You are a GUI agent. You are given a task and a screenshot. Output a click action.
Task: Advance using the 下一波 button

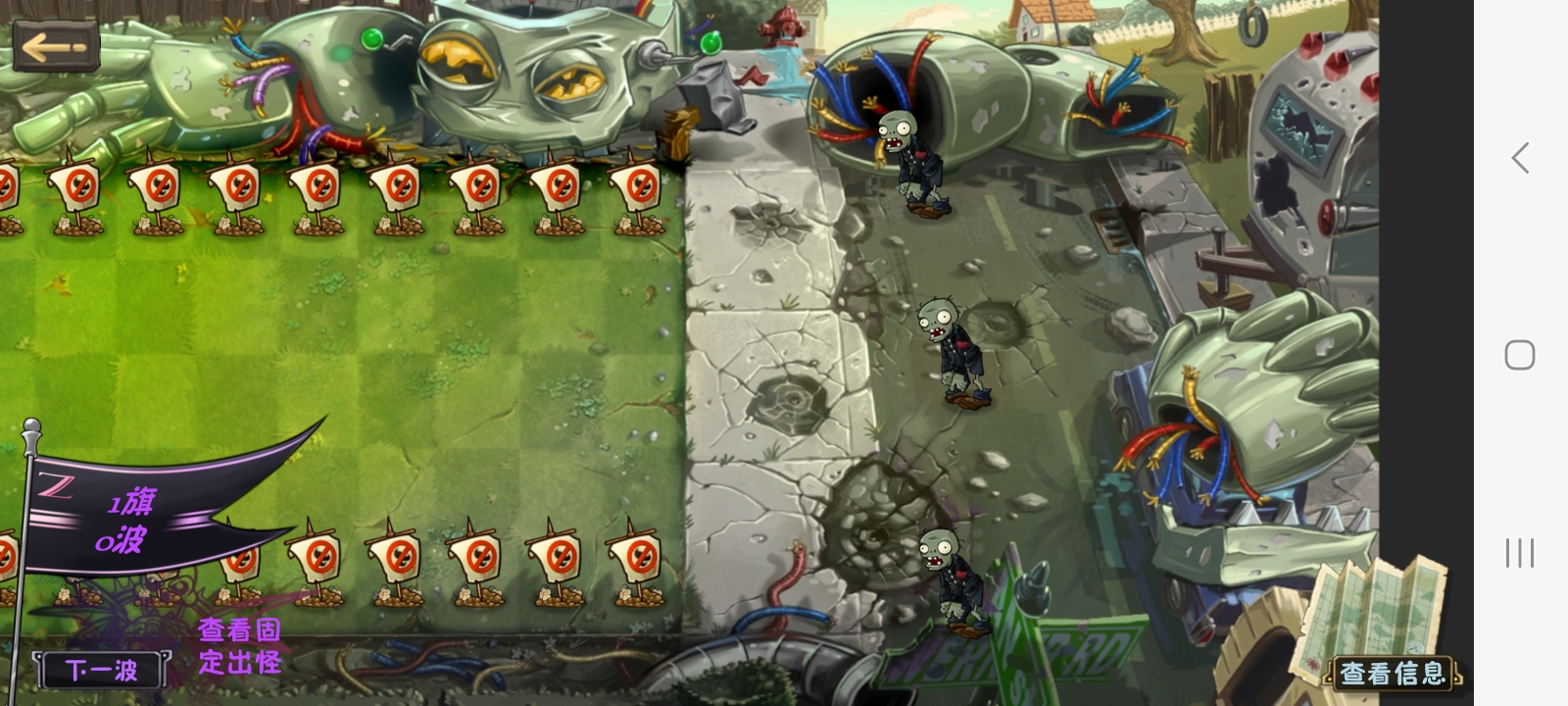[101, 670]
